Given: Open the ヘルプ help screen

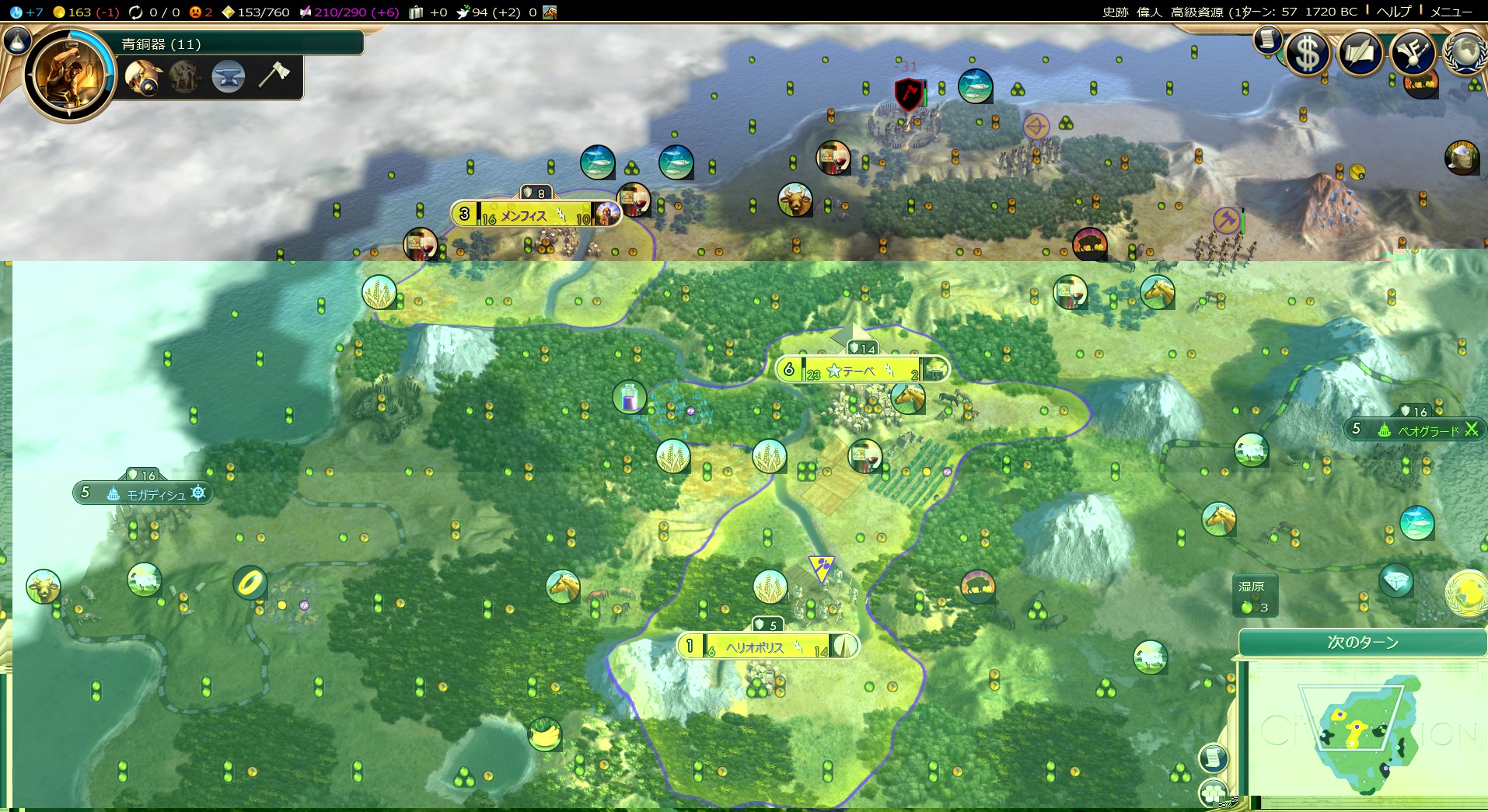Looking at the screenshot, I should click(x=1393, y=12).
